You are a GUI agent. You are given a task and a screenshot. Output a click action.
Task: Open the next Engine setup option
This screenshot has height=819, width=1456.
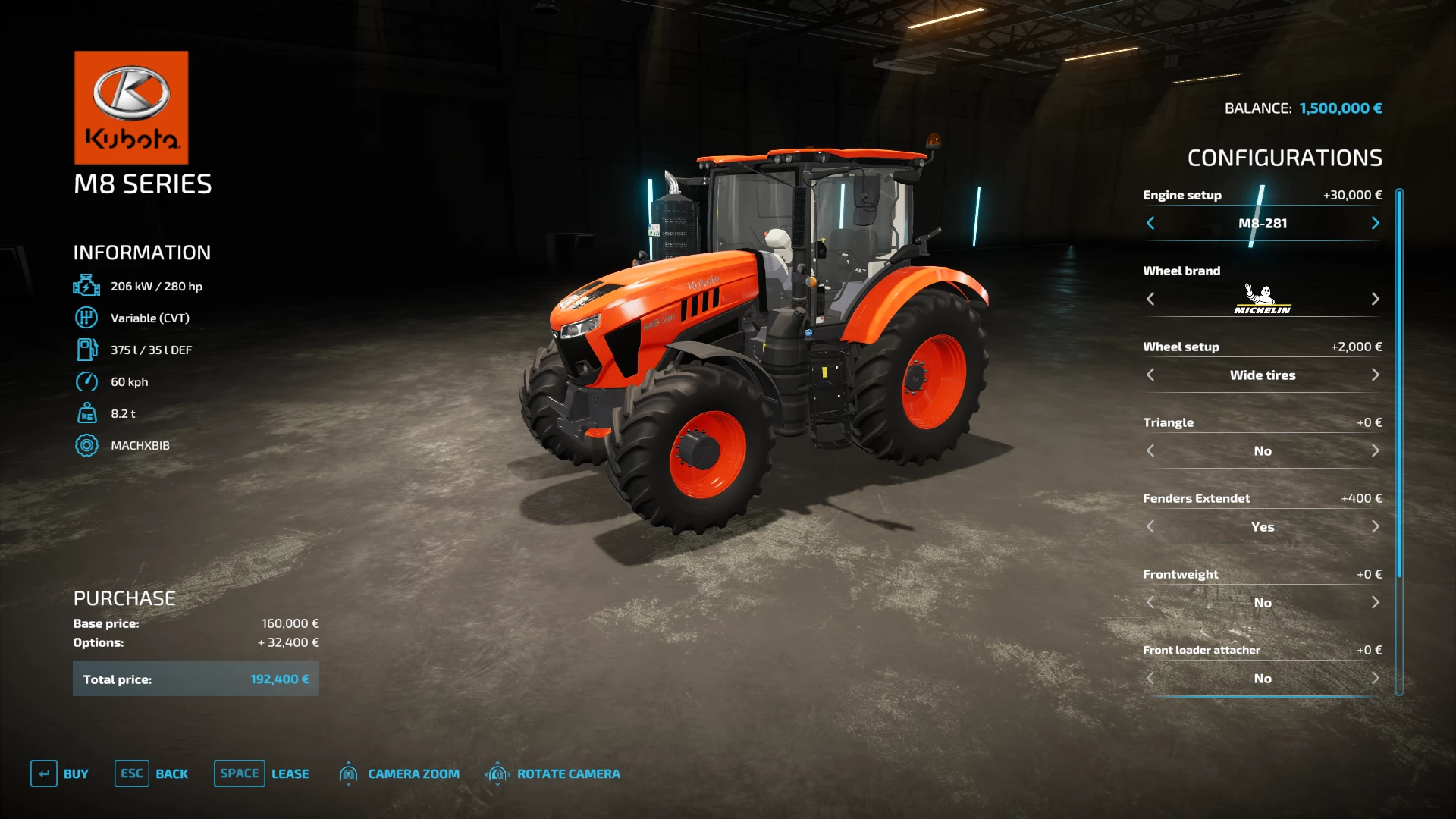coord(1376,223)
